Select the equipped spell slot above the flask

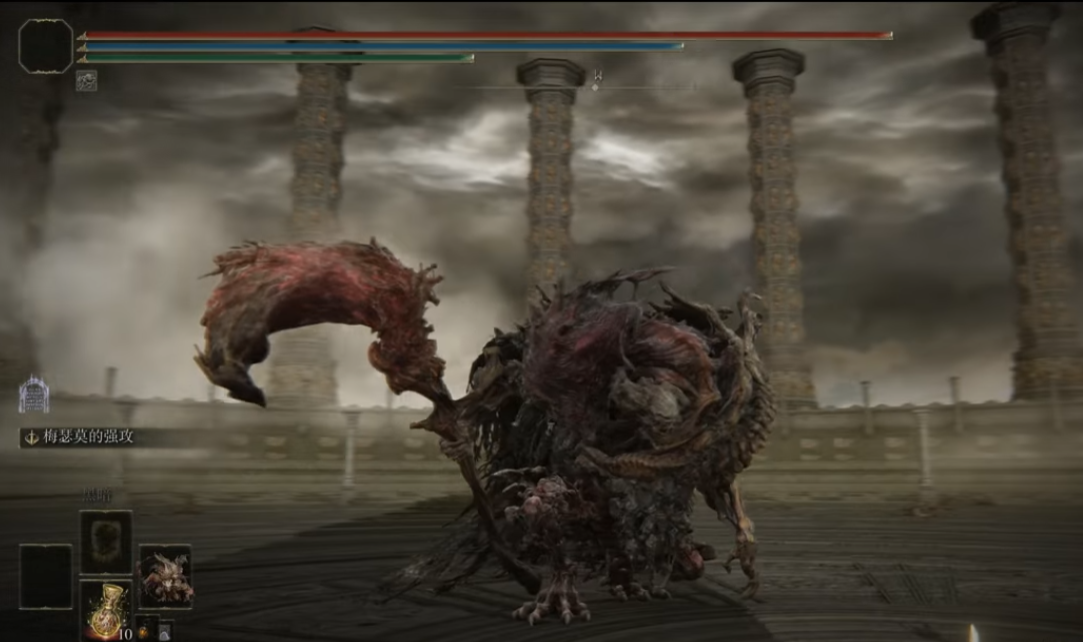pyautogui.click(x=105, y=542)
